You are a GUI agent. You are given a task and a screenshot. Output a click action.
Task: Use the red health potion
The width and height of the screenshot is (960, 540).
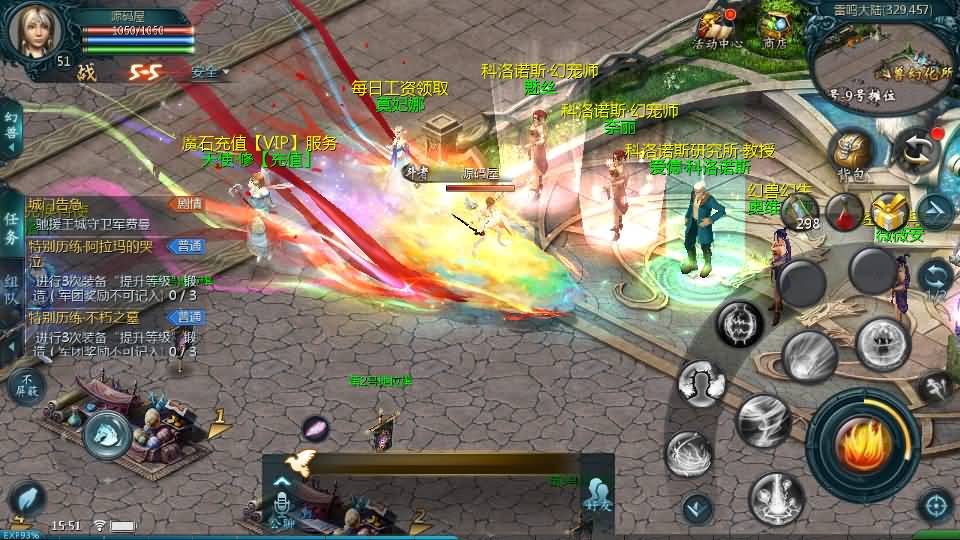pyautogui.click(x=847, y=211)
